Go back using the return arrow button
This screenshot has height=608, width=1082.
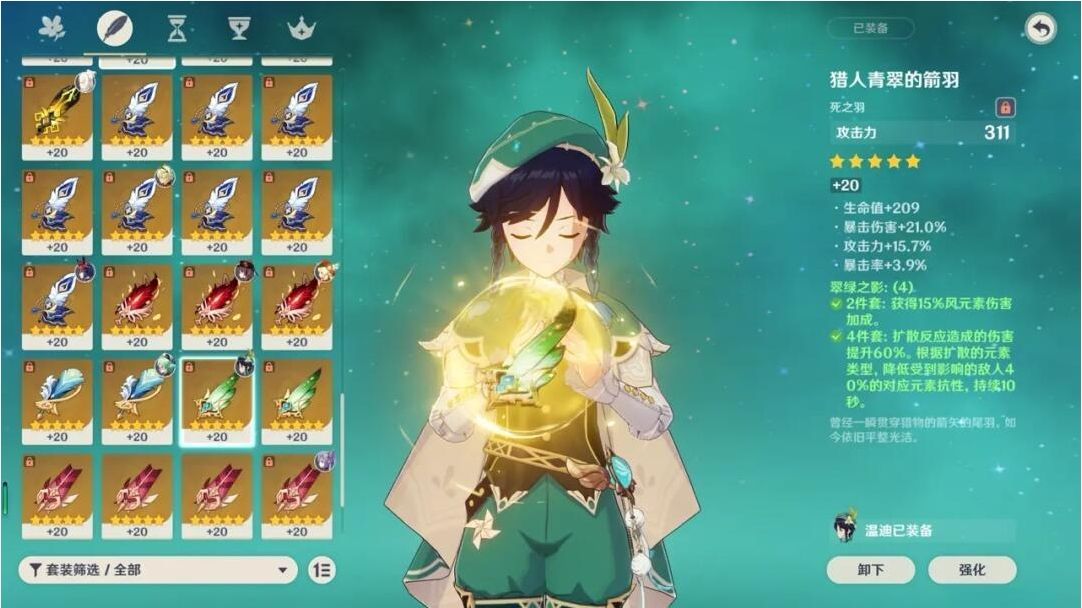tap(1041, 28)
